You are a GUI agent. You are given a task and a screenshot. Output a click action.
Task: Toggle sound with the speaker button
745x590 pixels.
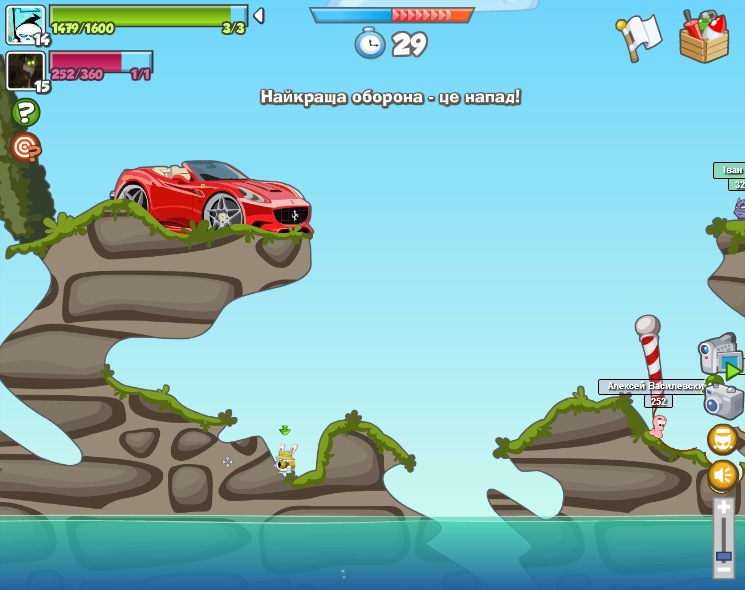pos(723,475)
